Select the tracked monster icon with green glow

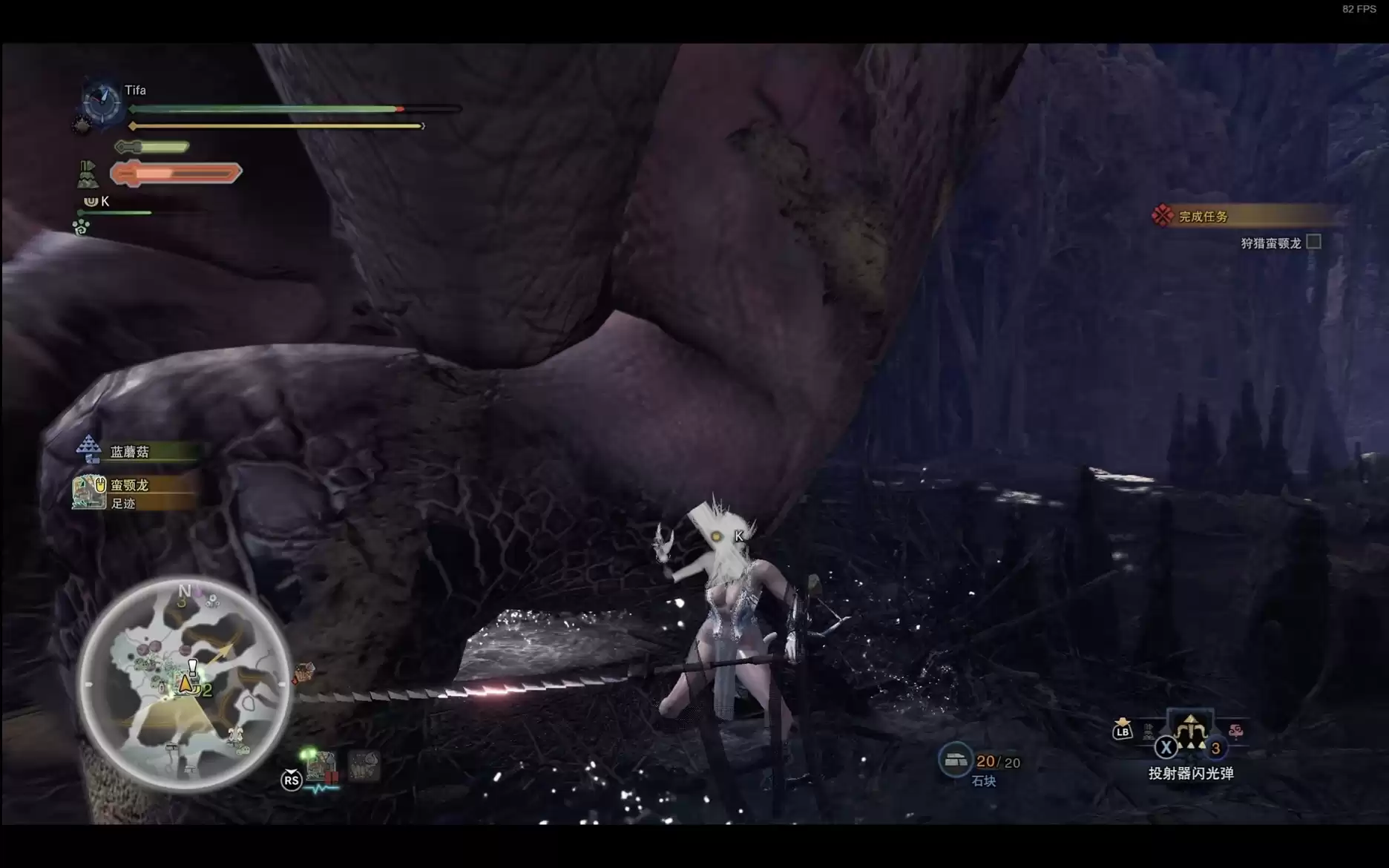coord(321,765)
